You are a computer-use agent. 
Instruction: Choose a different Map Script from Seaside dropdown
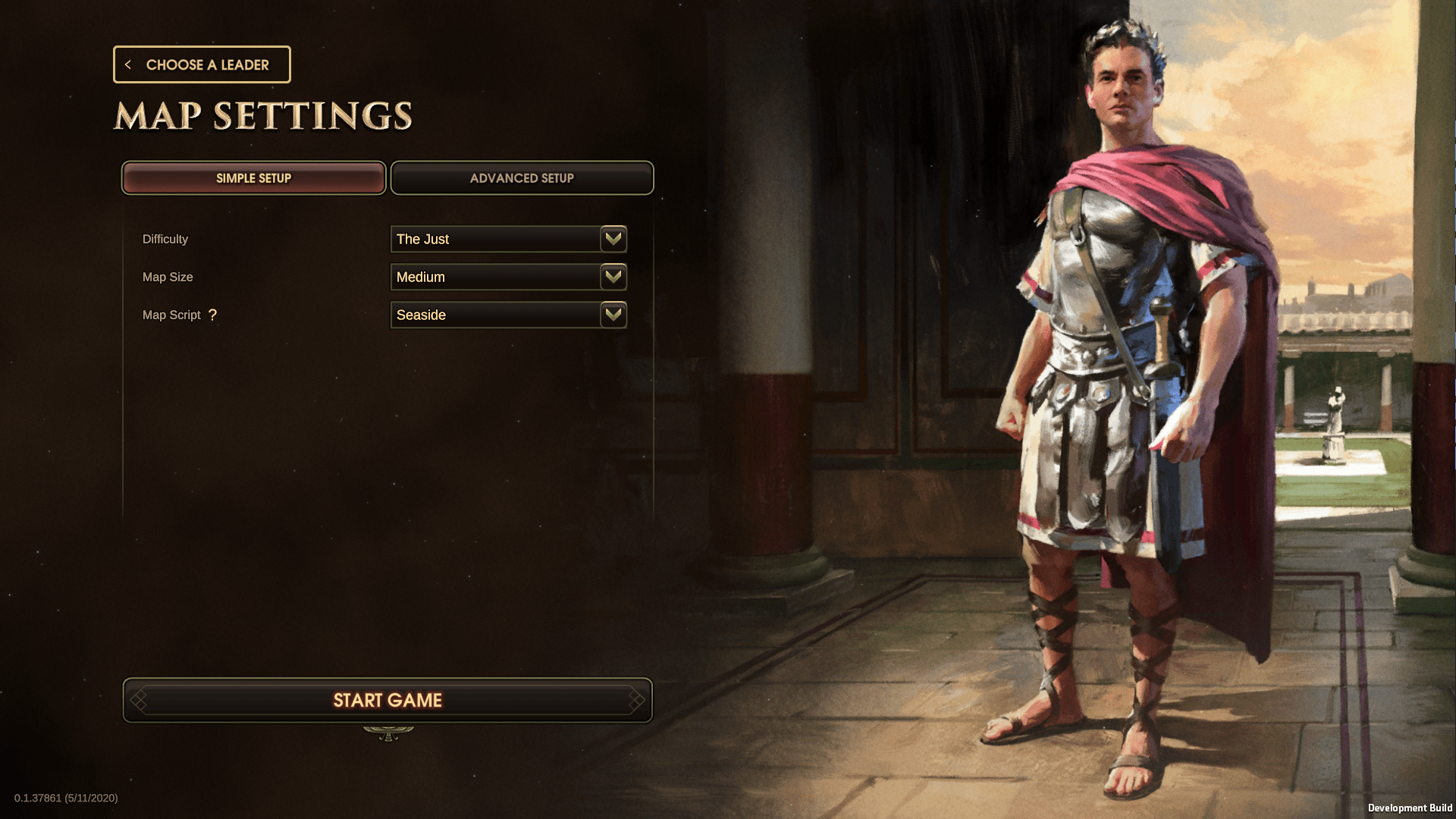click(508, 315)
